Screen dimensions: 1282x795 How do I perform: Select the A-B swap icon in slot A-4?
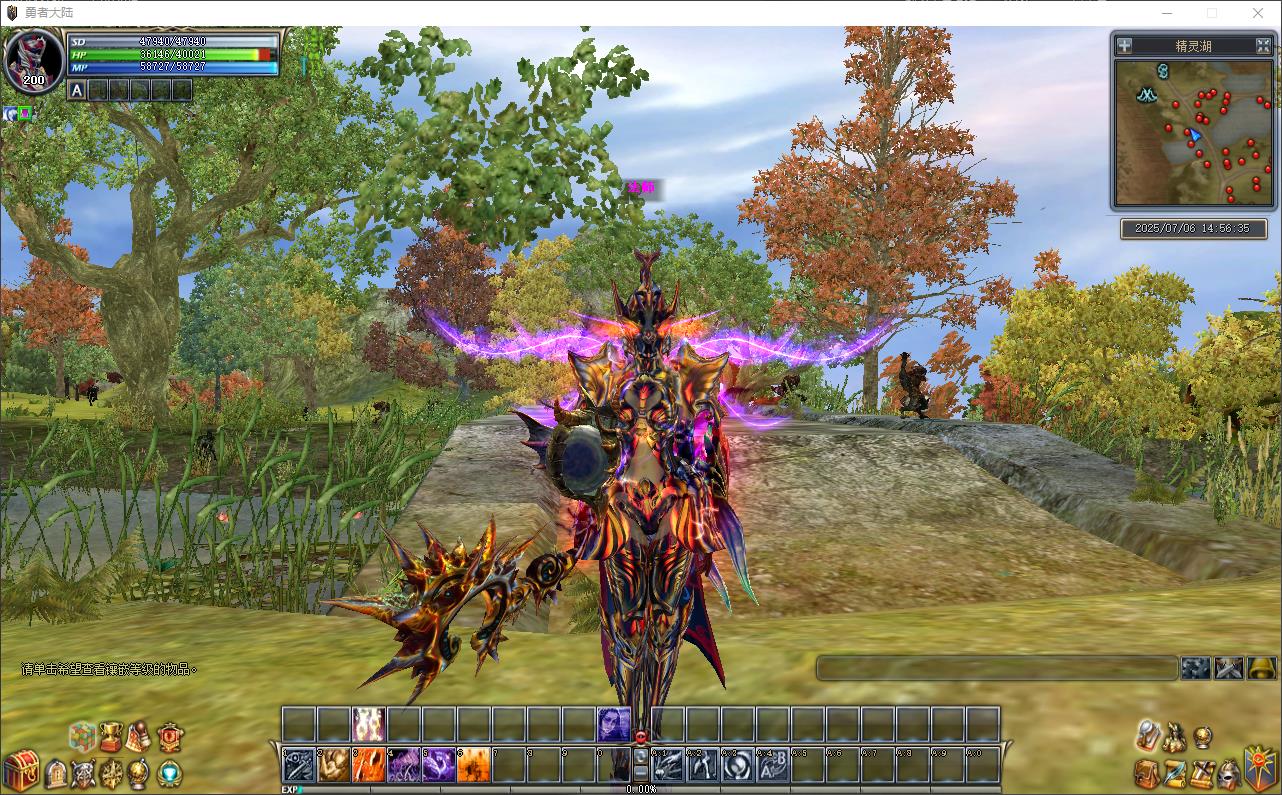[772, 765]
